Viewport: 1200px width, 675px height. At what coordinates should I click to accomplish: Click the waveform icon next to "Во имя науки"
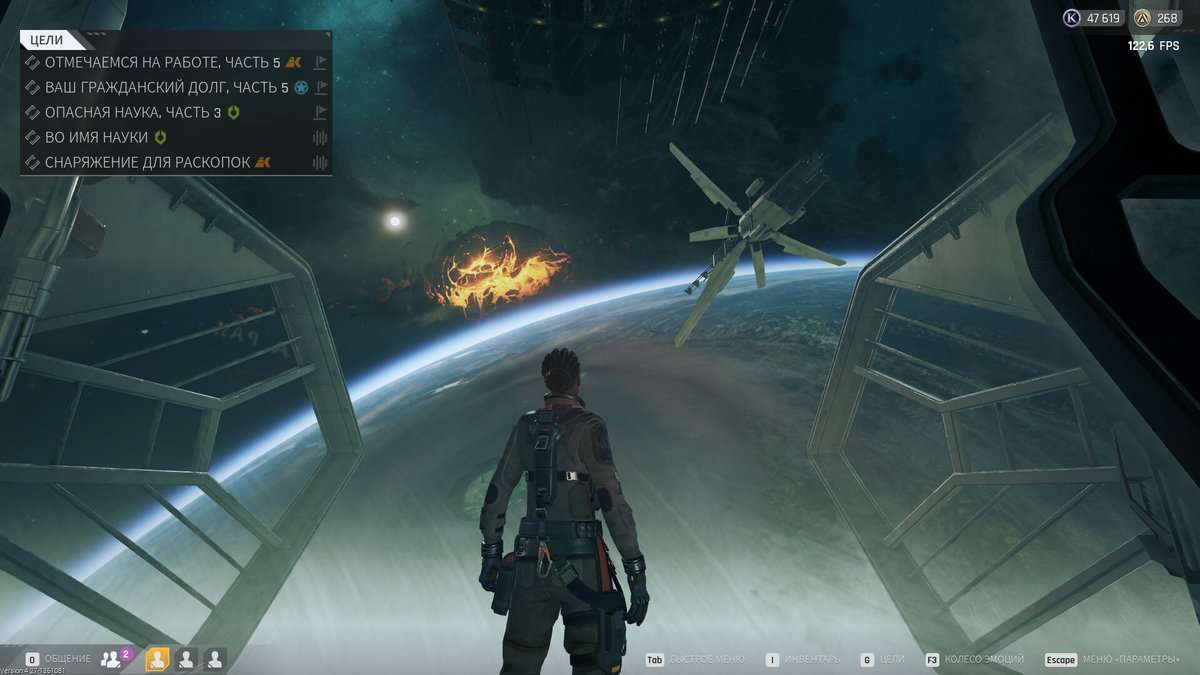pos(321,137)
